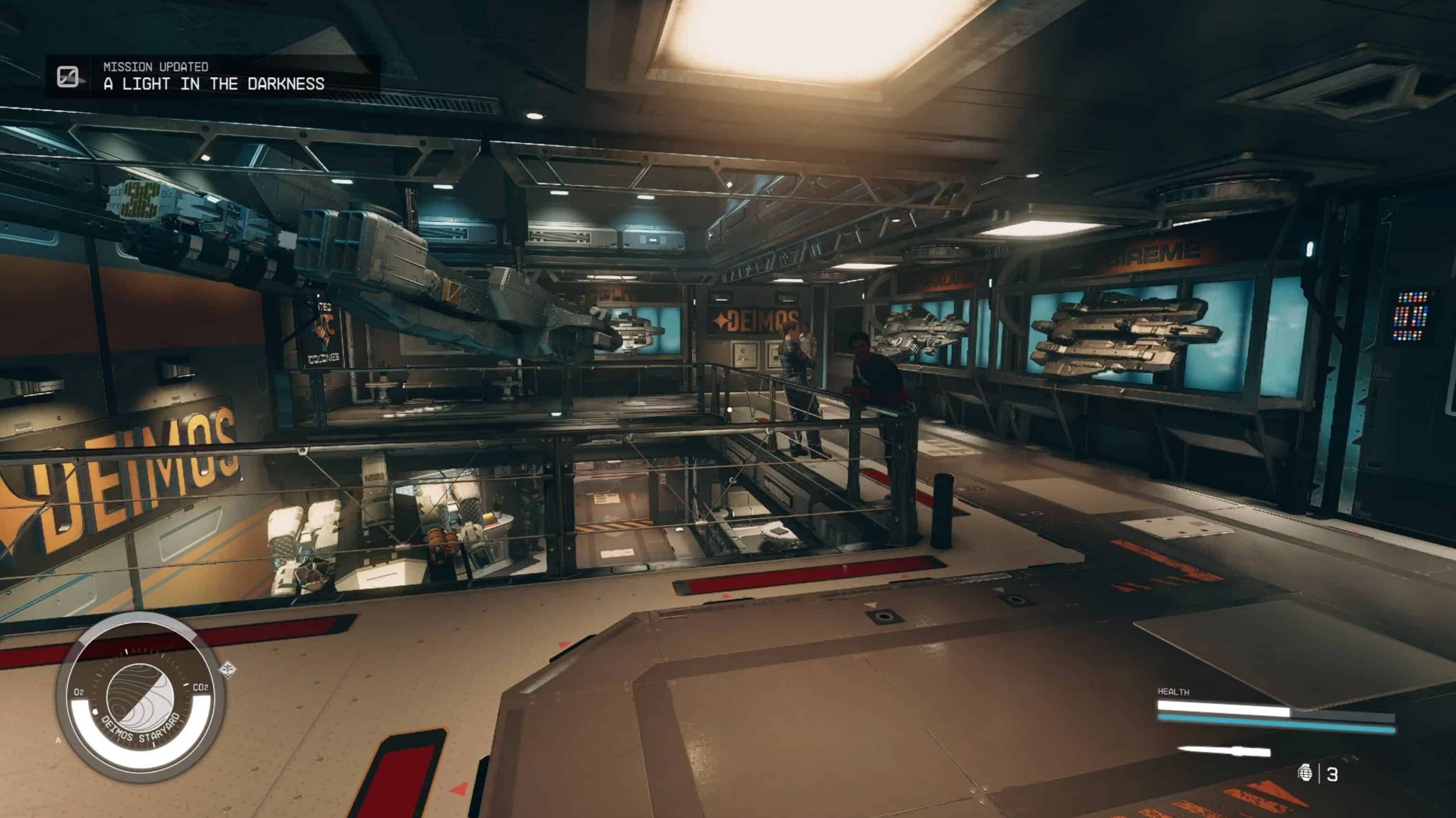Image resolution: width=1456 pixels, height=818 pixels.
Task: Open the 'A Light in the Darkness' mission notification
Action: (214, 84)
